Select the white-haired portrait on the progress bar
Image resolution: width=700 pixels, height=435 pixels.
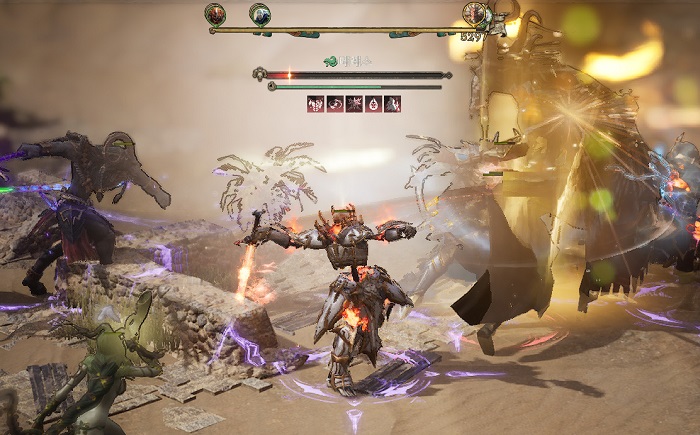[x=259, y=14]
